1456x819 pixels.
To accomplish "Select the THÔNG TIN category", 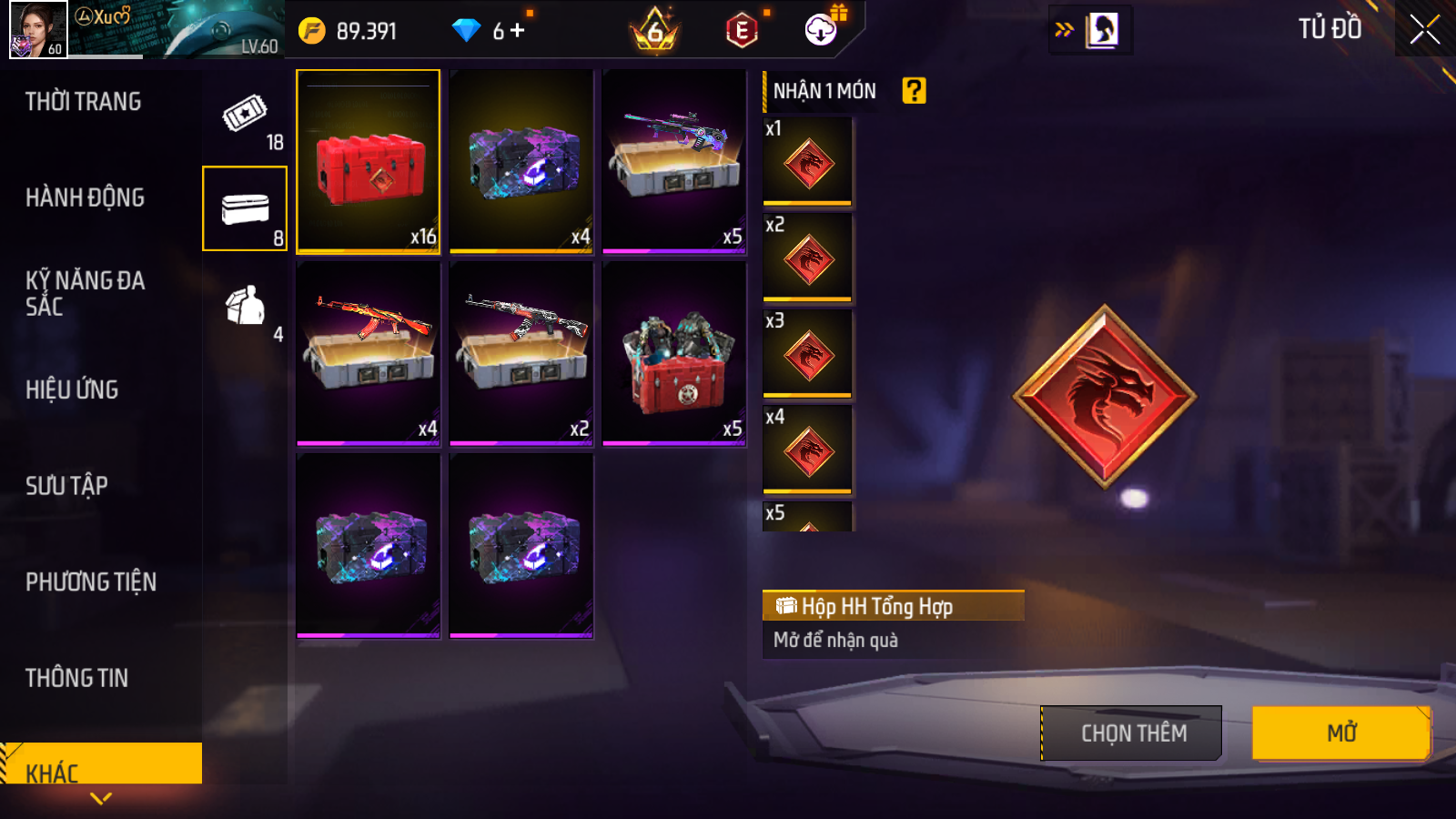I will [77, 678].
